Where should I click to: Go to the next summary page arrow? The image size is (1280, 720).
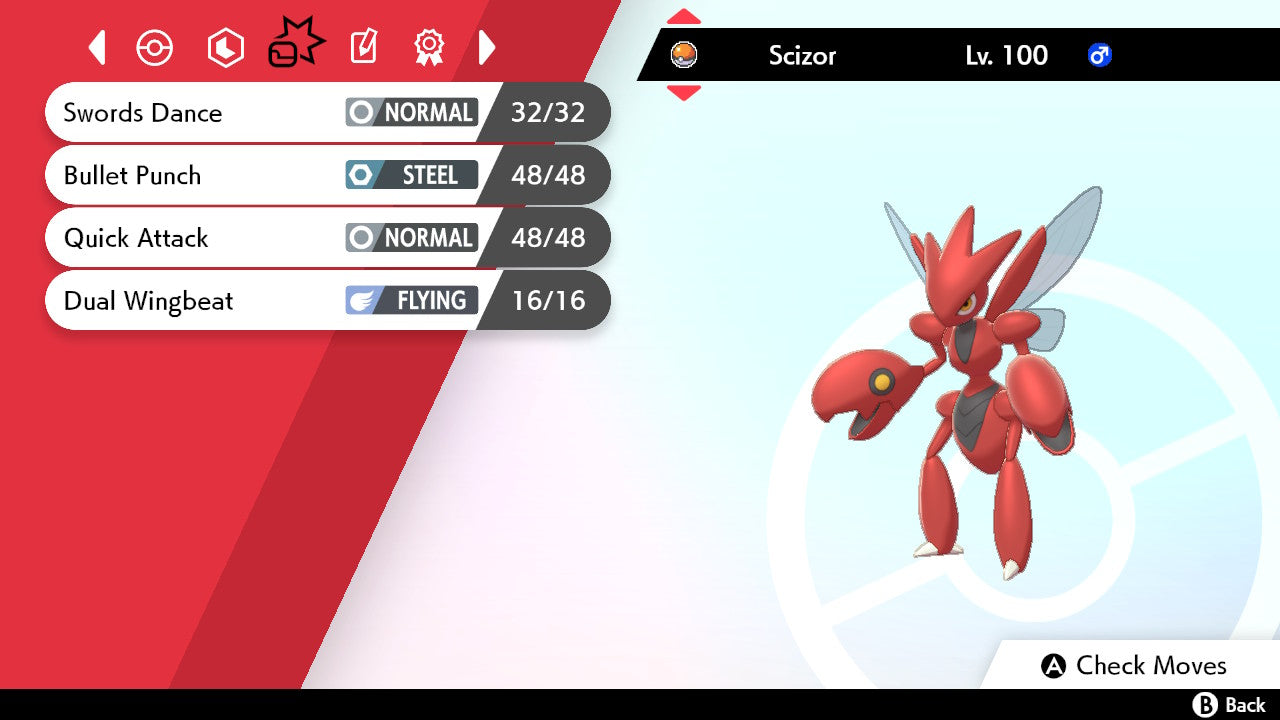[x=487, y=47]
